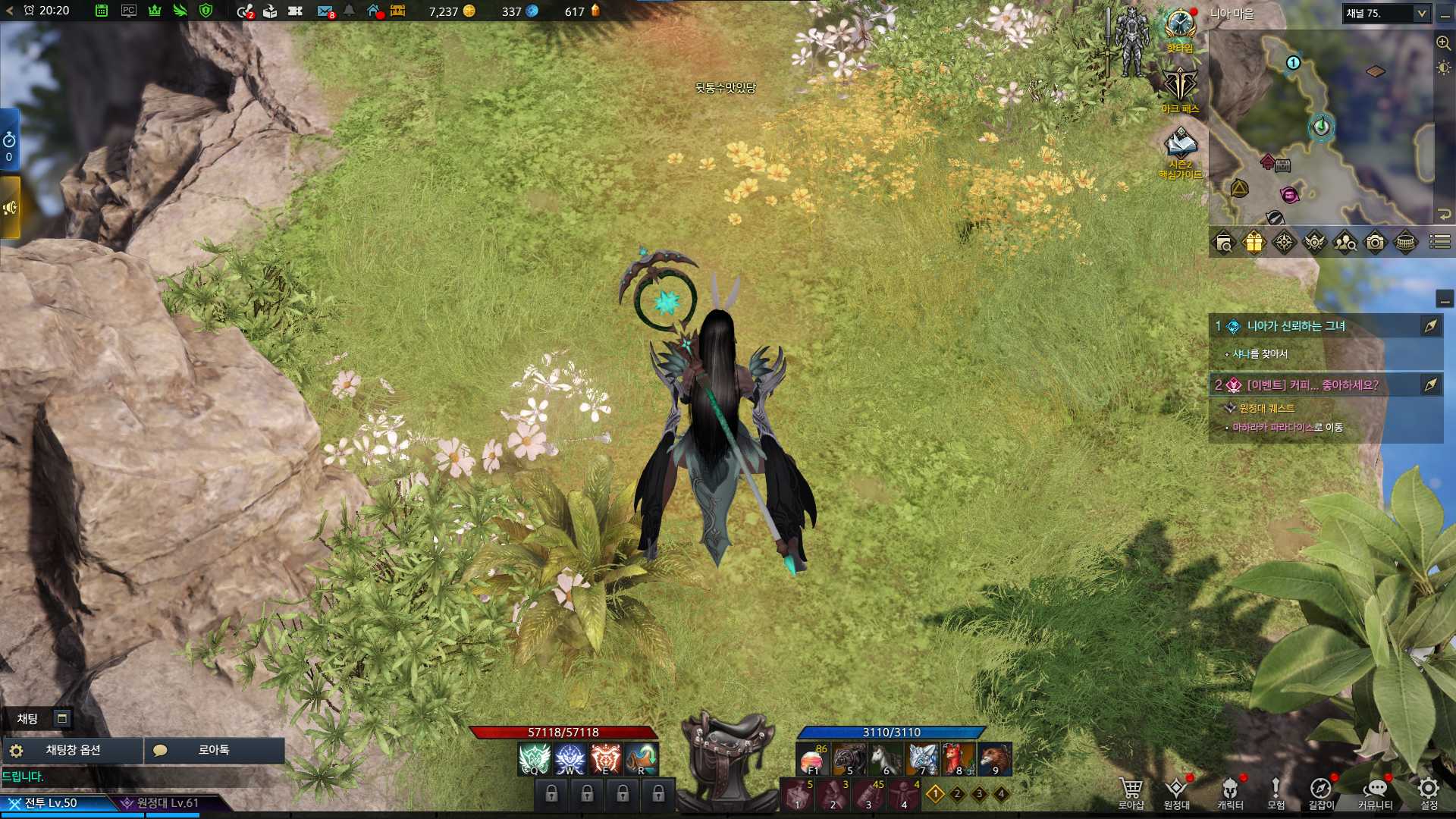The height and width of the screenshot is (819, 1456).
Task: Open the LoaTalk chat button
Action: coord(214,750)
